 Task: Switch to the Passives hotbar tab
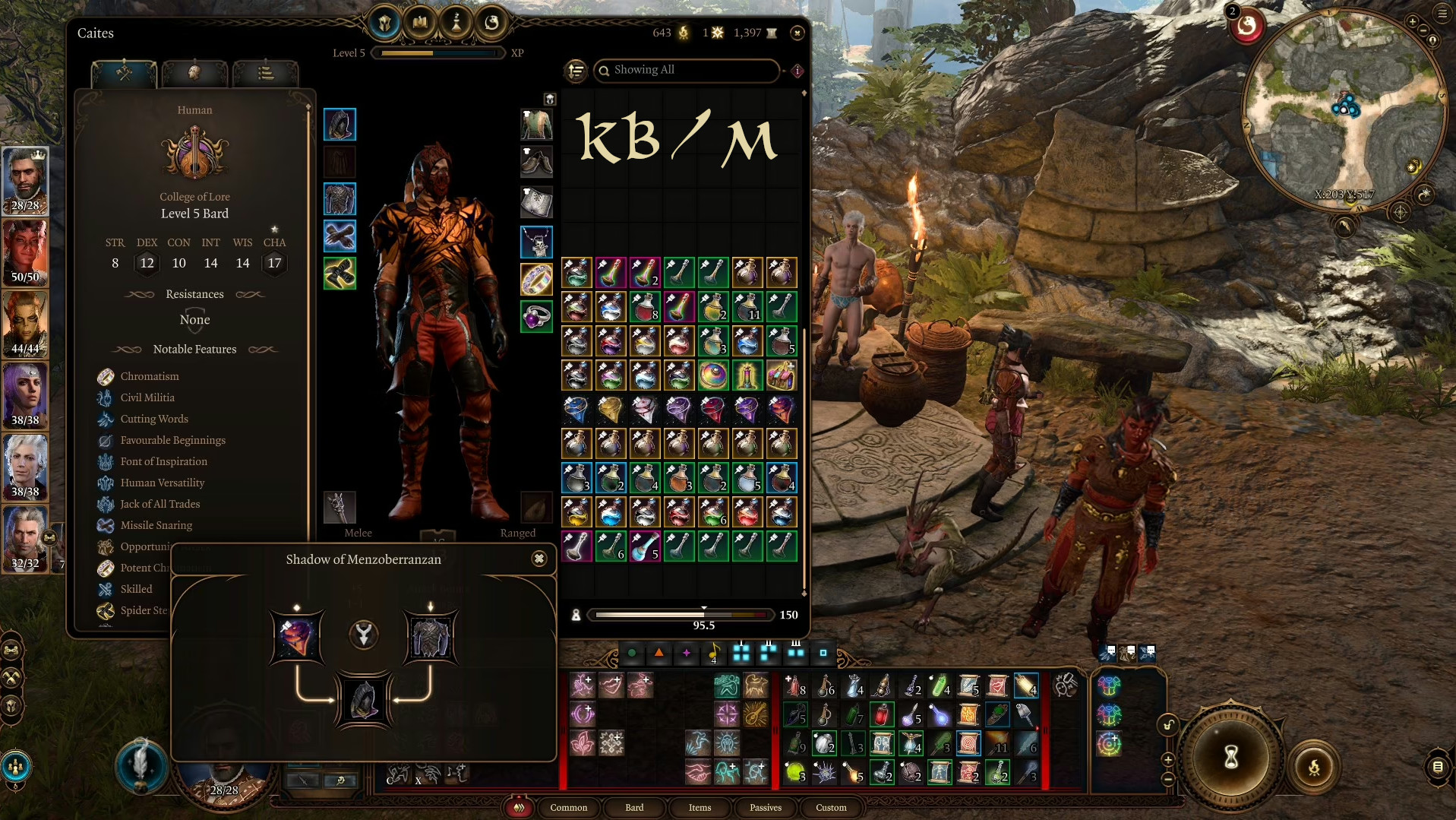click(x=765, y=808)
